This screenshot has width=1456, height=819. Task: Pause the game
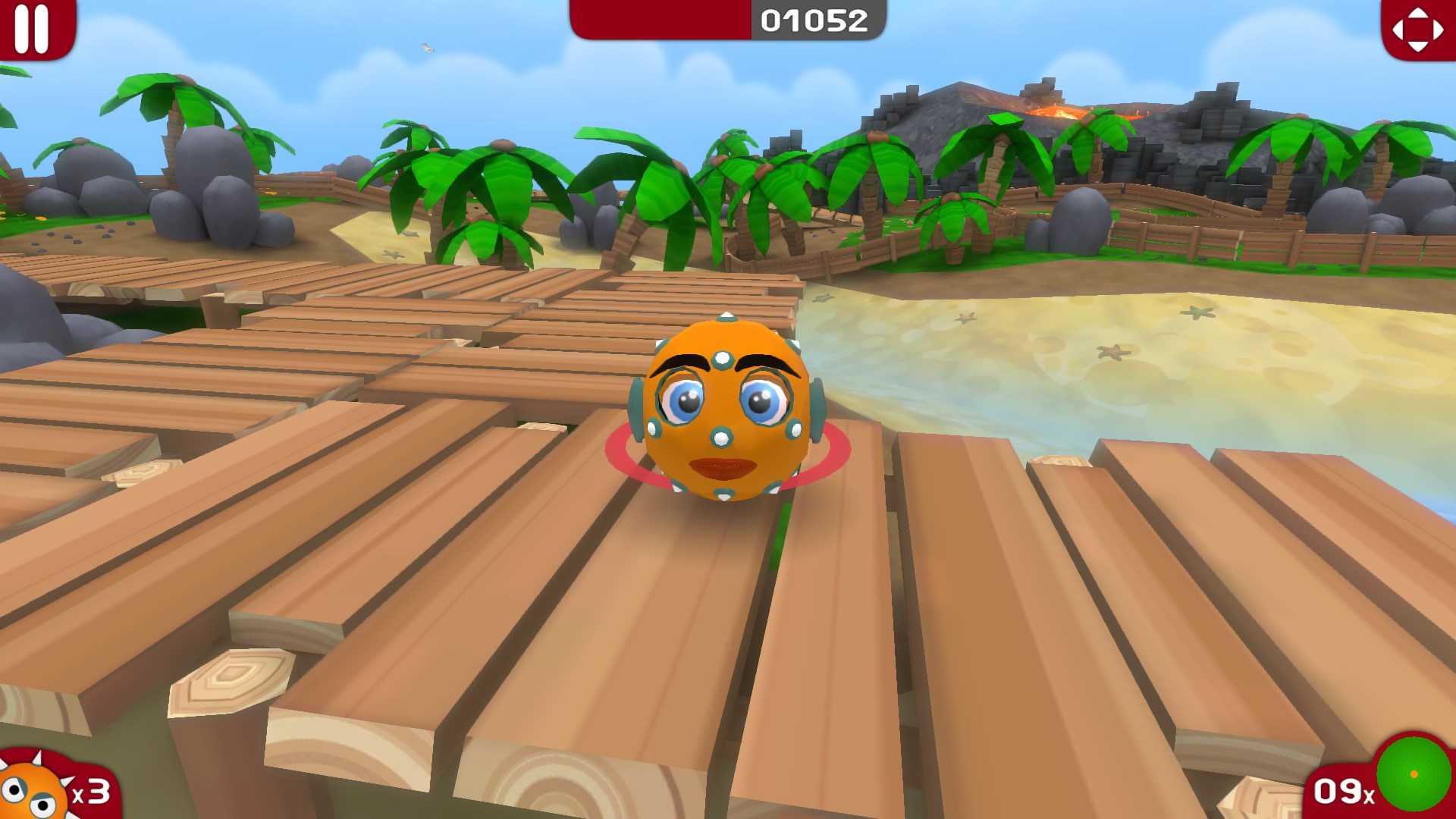tap(33, 28)
